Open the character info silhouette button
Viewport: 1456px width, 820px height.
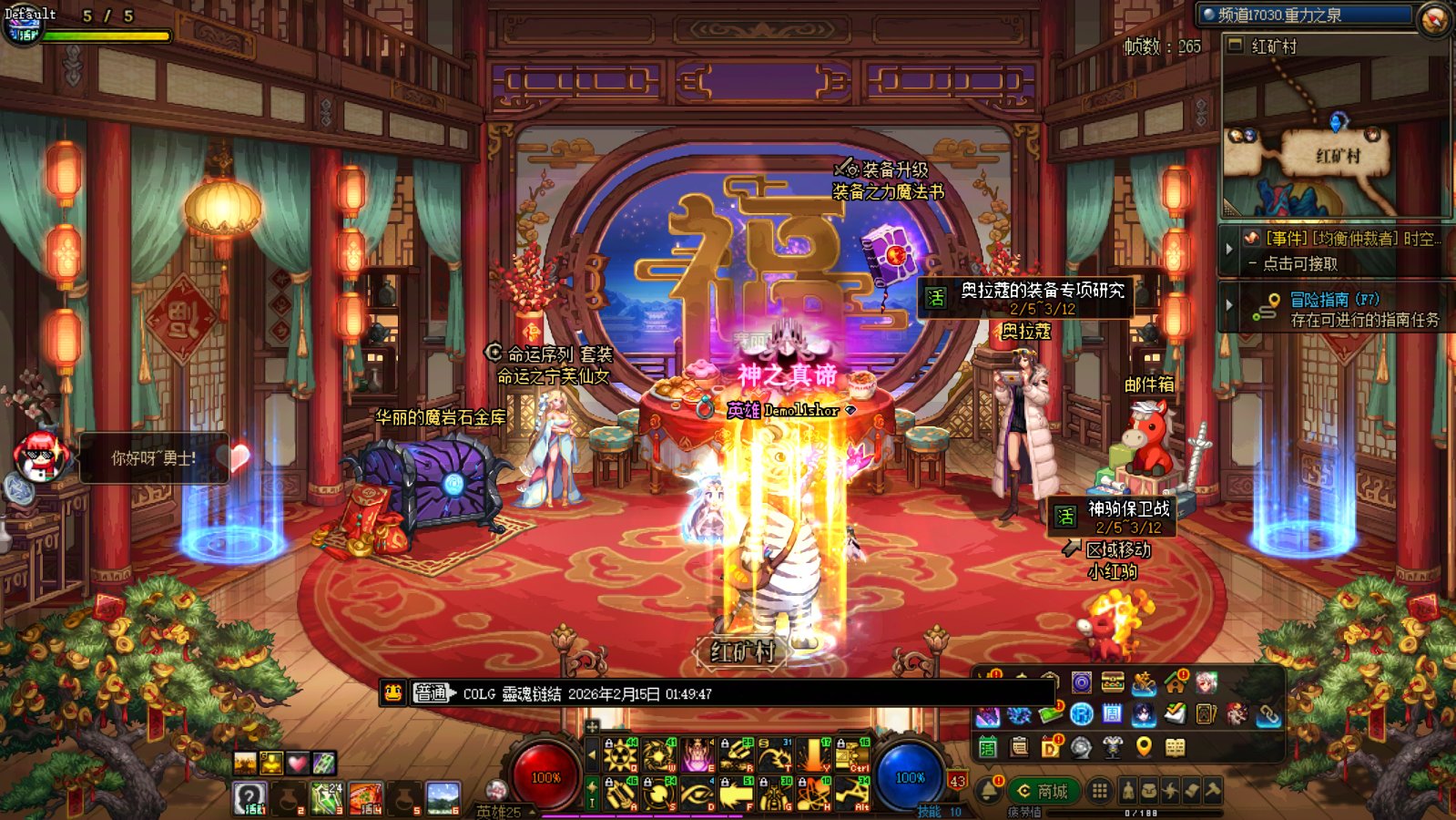pyautogui.click(x=1128, y=791)
